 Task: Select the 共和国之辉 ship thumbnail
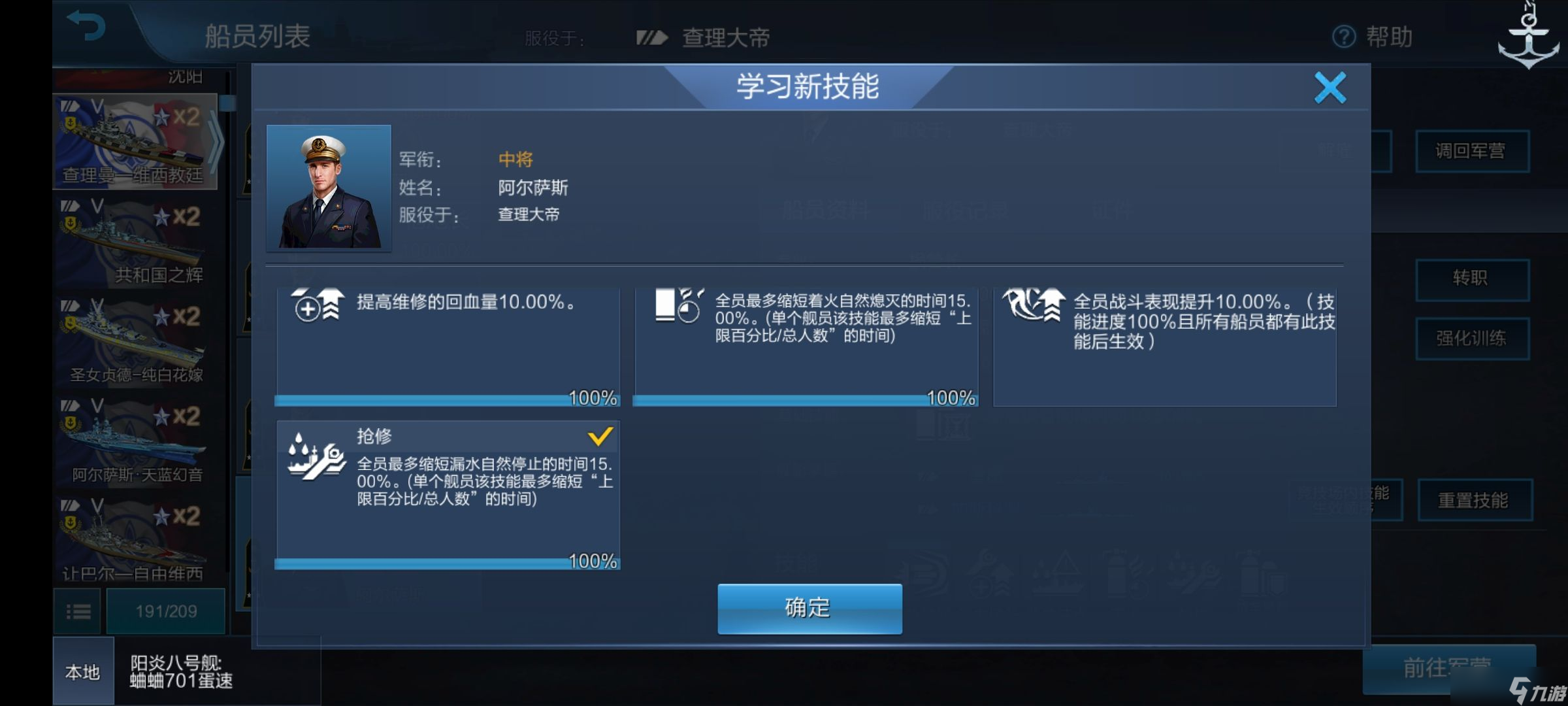point(134,242)
